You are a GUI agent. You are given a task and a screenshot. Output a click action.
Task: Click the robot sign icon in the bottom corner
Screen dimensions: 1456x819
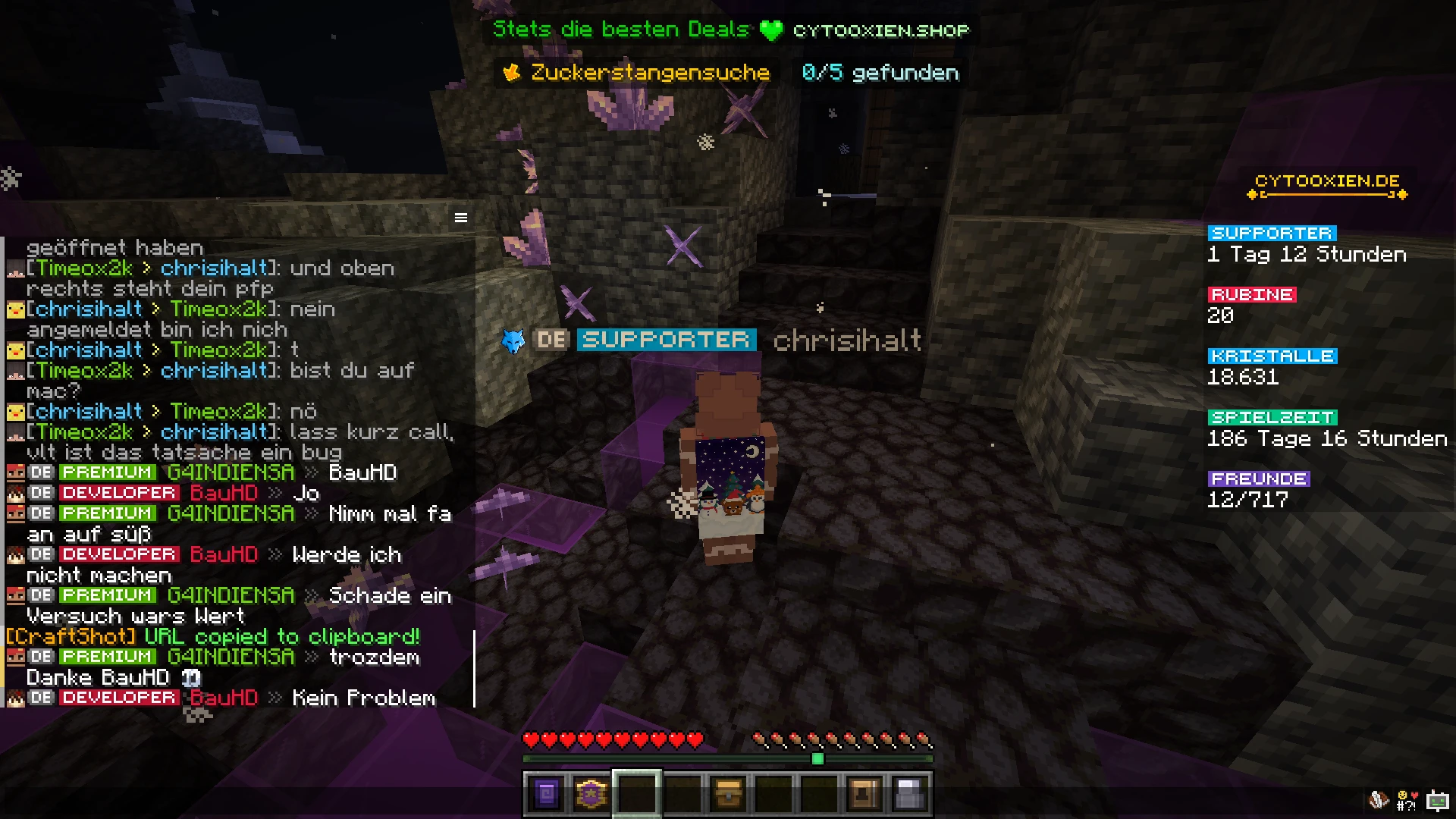coord(1439,799)
